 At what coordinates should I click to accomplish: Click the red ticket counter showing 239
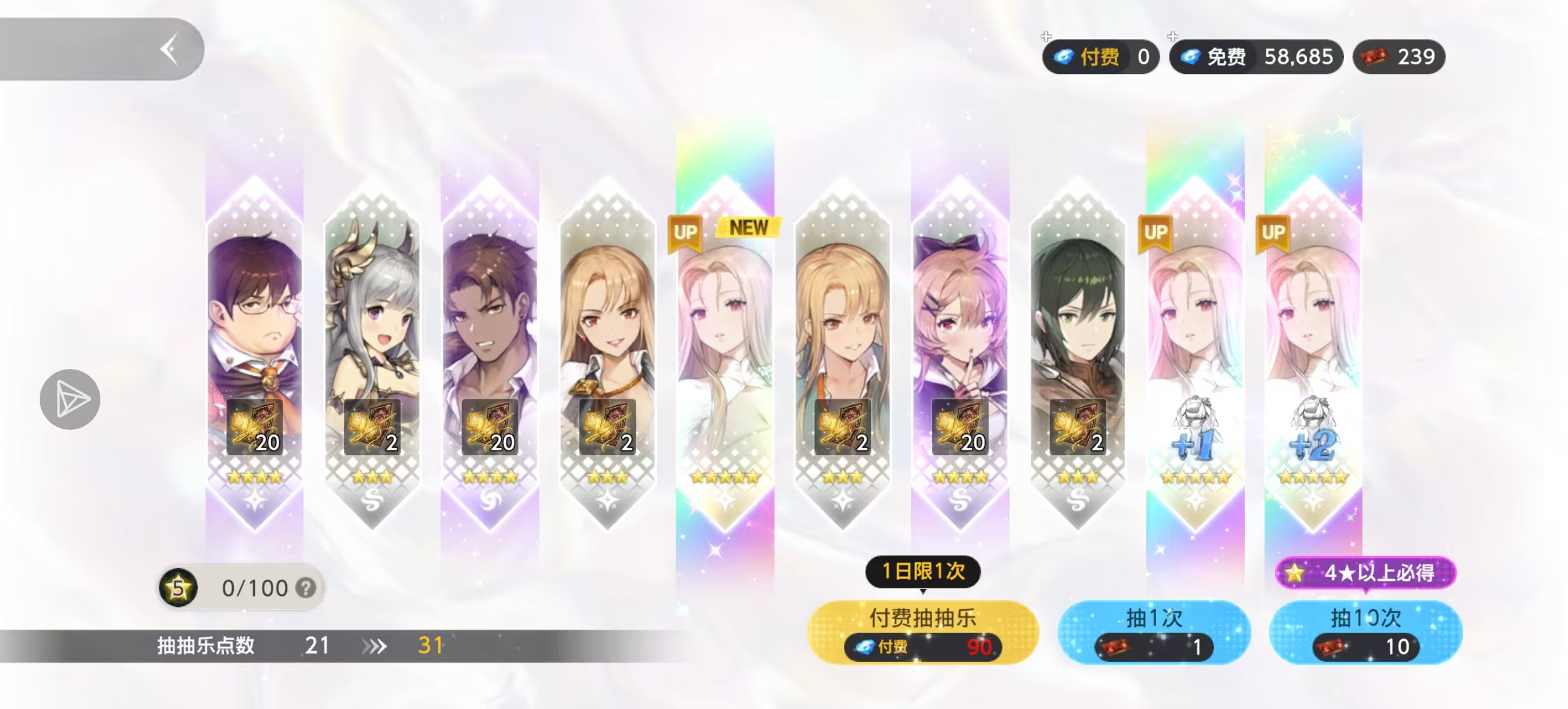pyautogui.click(x=1399, y=57)
